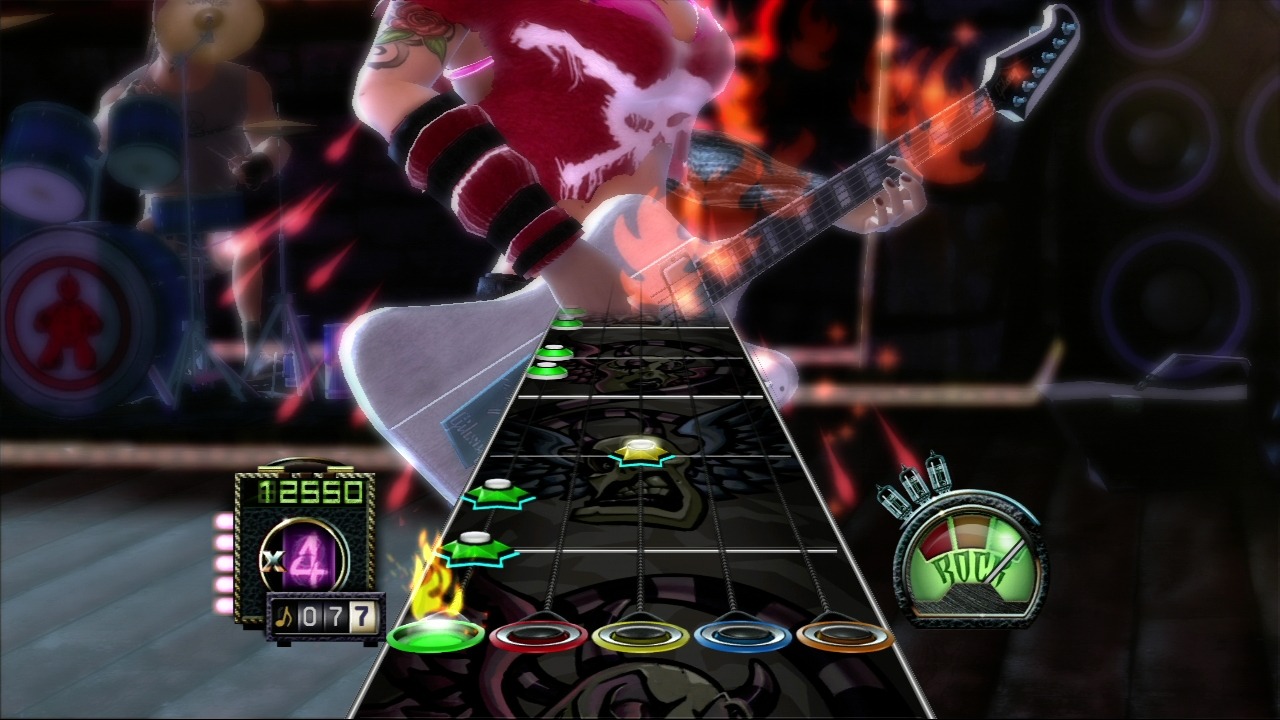Strike the red fret button
The image size is (1280, 720).
click(538, 636)
